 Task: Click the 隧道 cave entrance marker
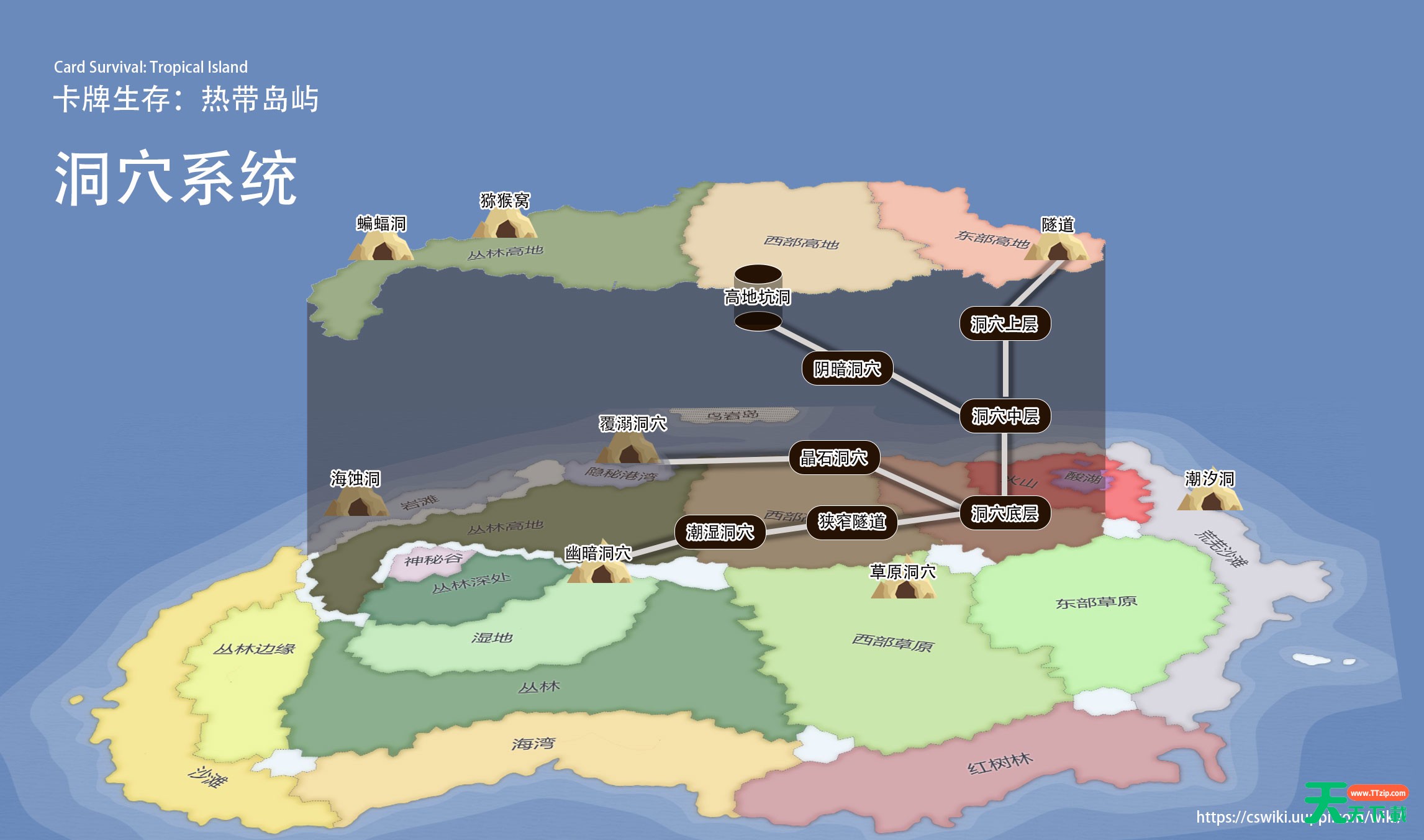1056,247
